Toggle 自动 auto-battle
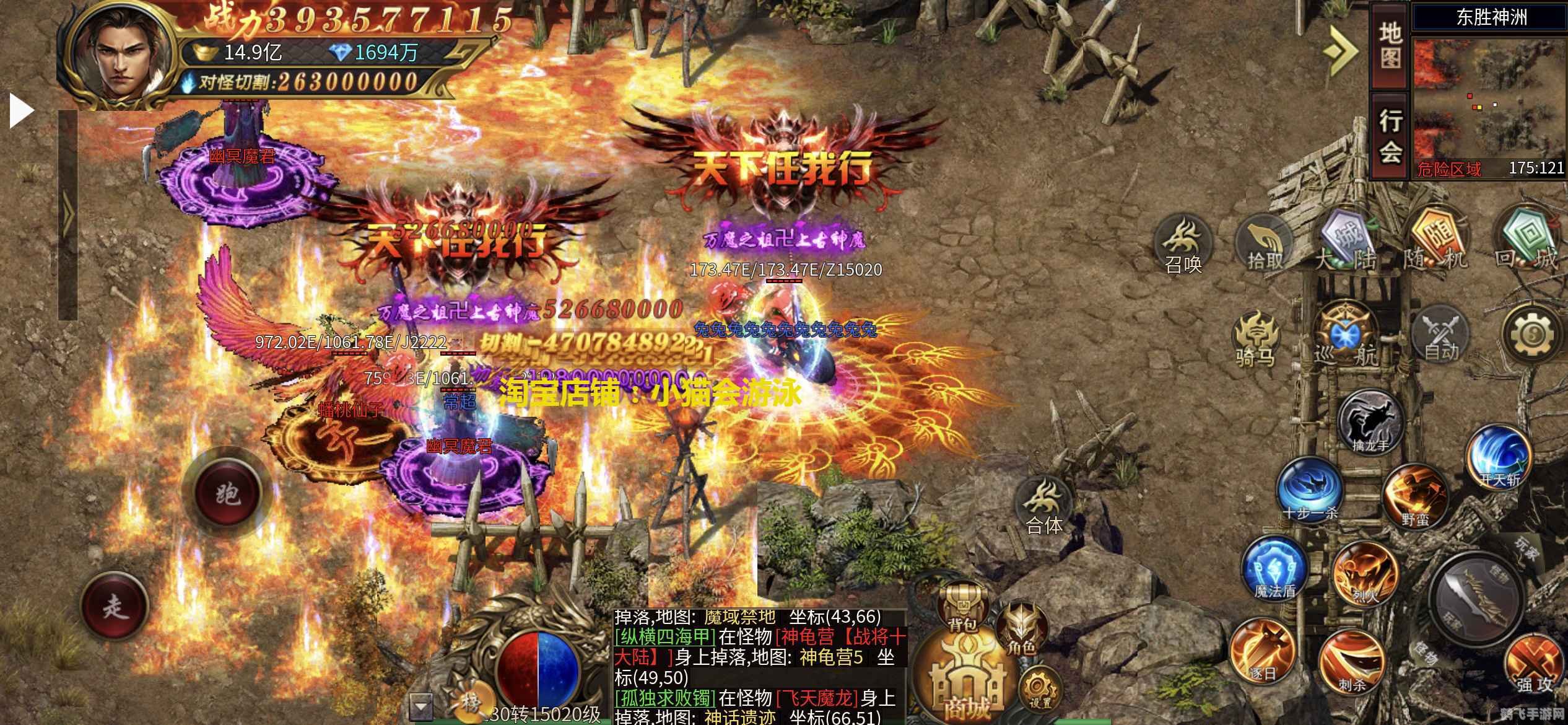Screen dimensions: 1568x725 1442,338
